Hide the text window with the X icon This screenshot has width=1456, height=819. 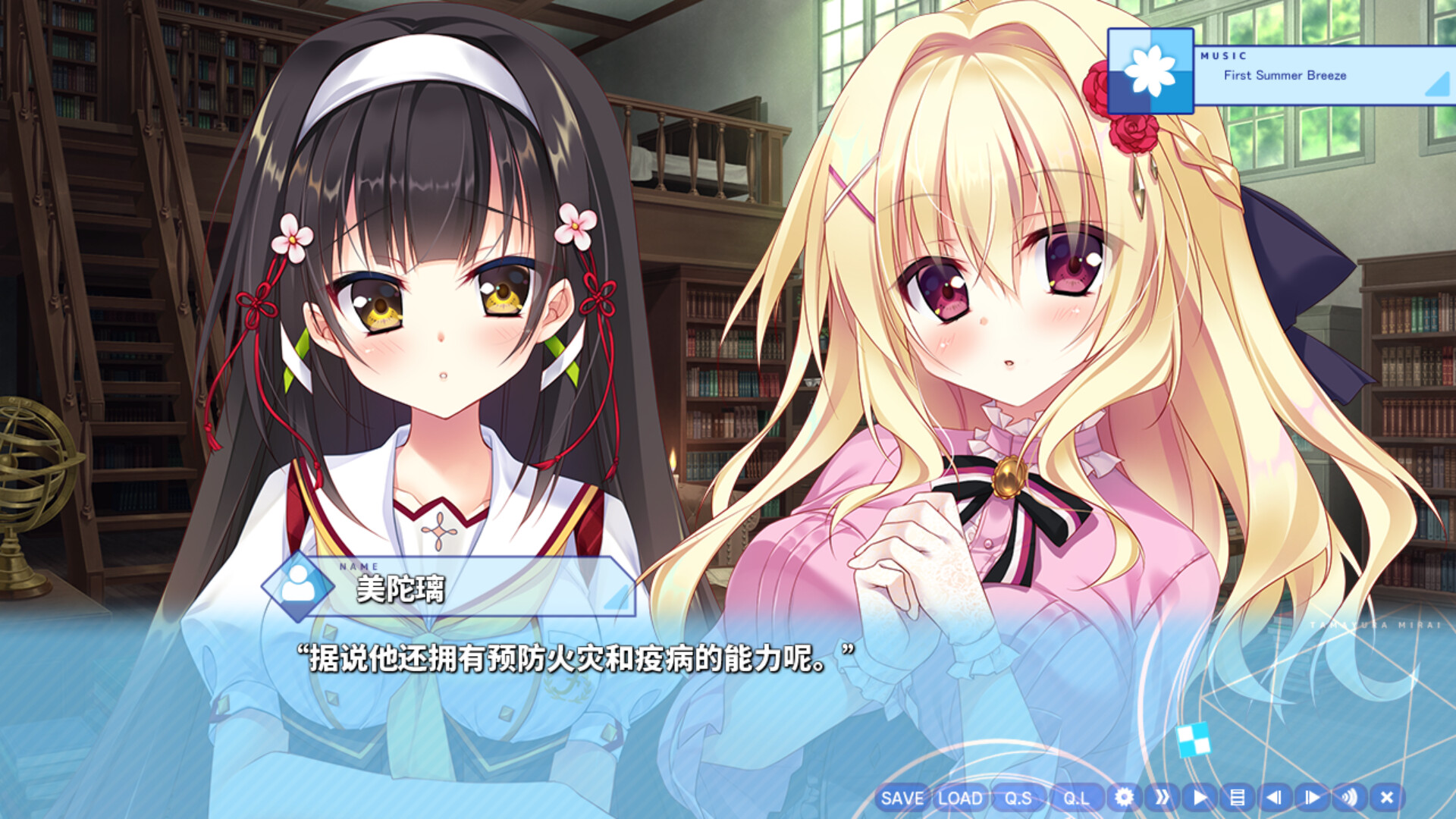[1385, 798]
